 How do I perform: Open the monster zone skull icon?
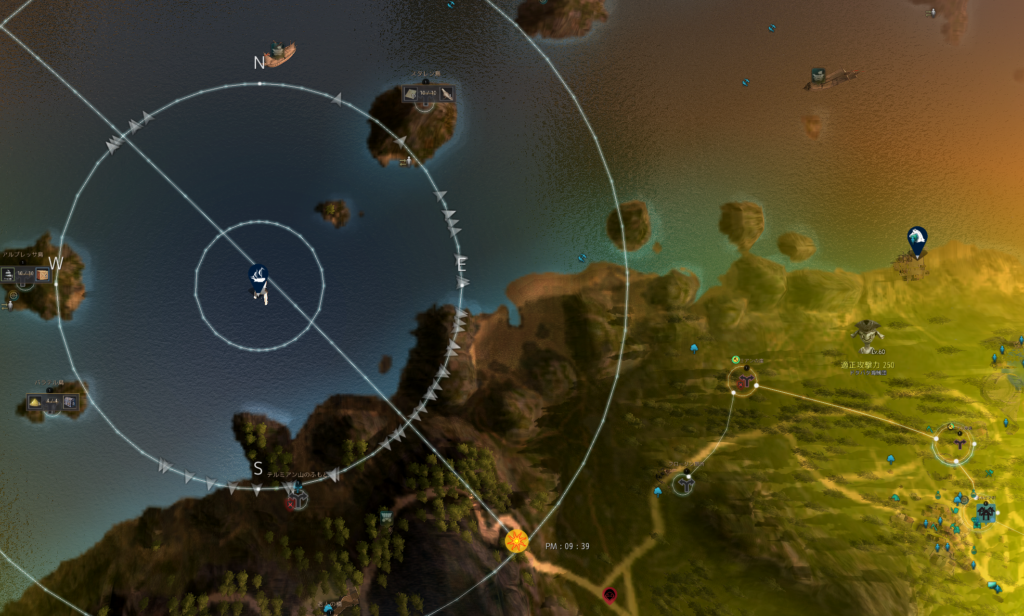click(866, 331)
